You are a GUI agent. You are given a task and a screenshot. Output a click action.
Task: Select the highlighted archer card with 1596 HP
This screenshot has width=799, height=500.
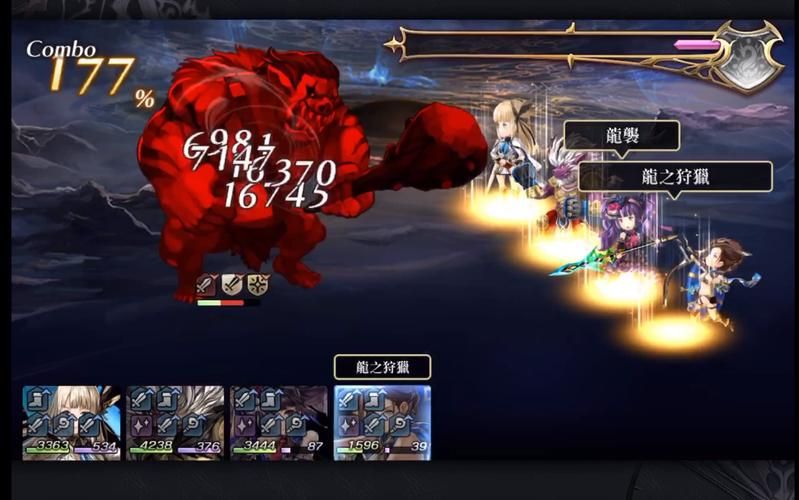pos(382,422)
